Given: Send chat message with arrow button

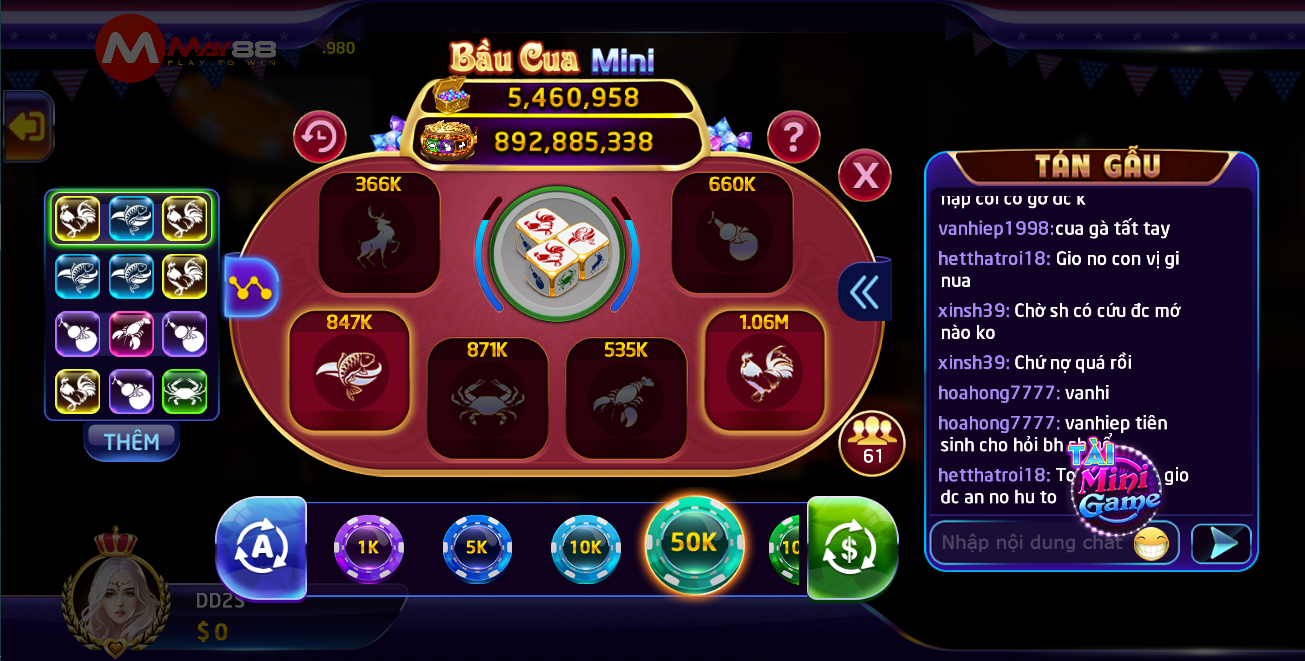Looking at the screenshot, I should click(x=1221, y=543).
